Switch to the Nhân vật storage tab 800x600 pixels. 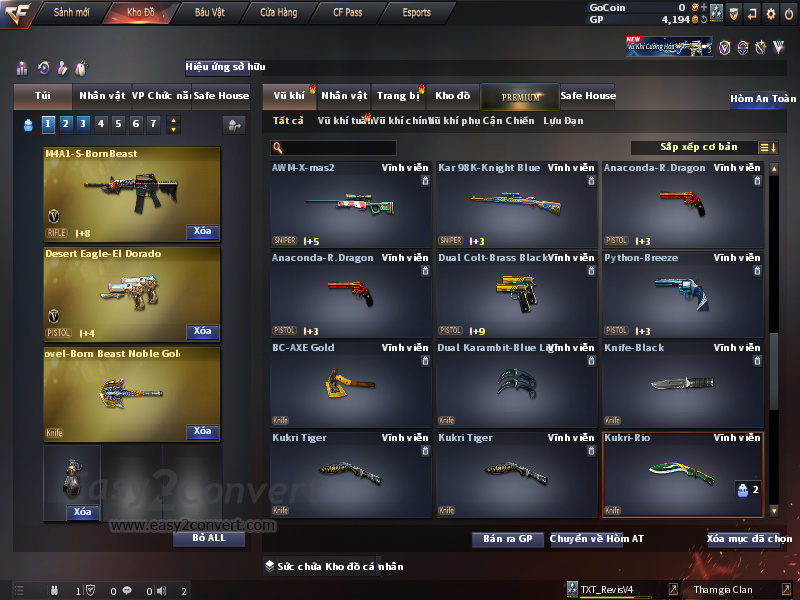click(345, 96)
